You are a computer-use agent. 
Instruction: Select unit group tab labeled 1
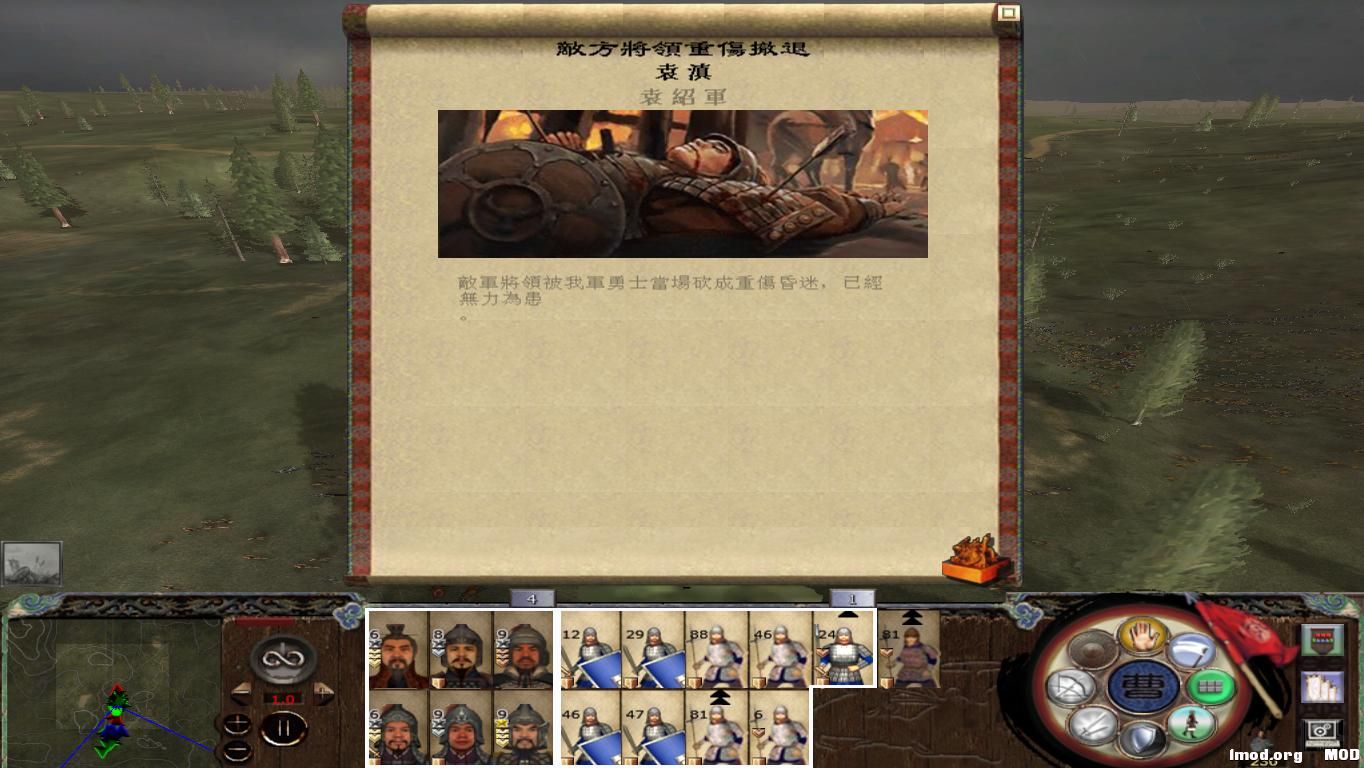[851, 597]
